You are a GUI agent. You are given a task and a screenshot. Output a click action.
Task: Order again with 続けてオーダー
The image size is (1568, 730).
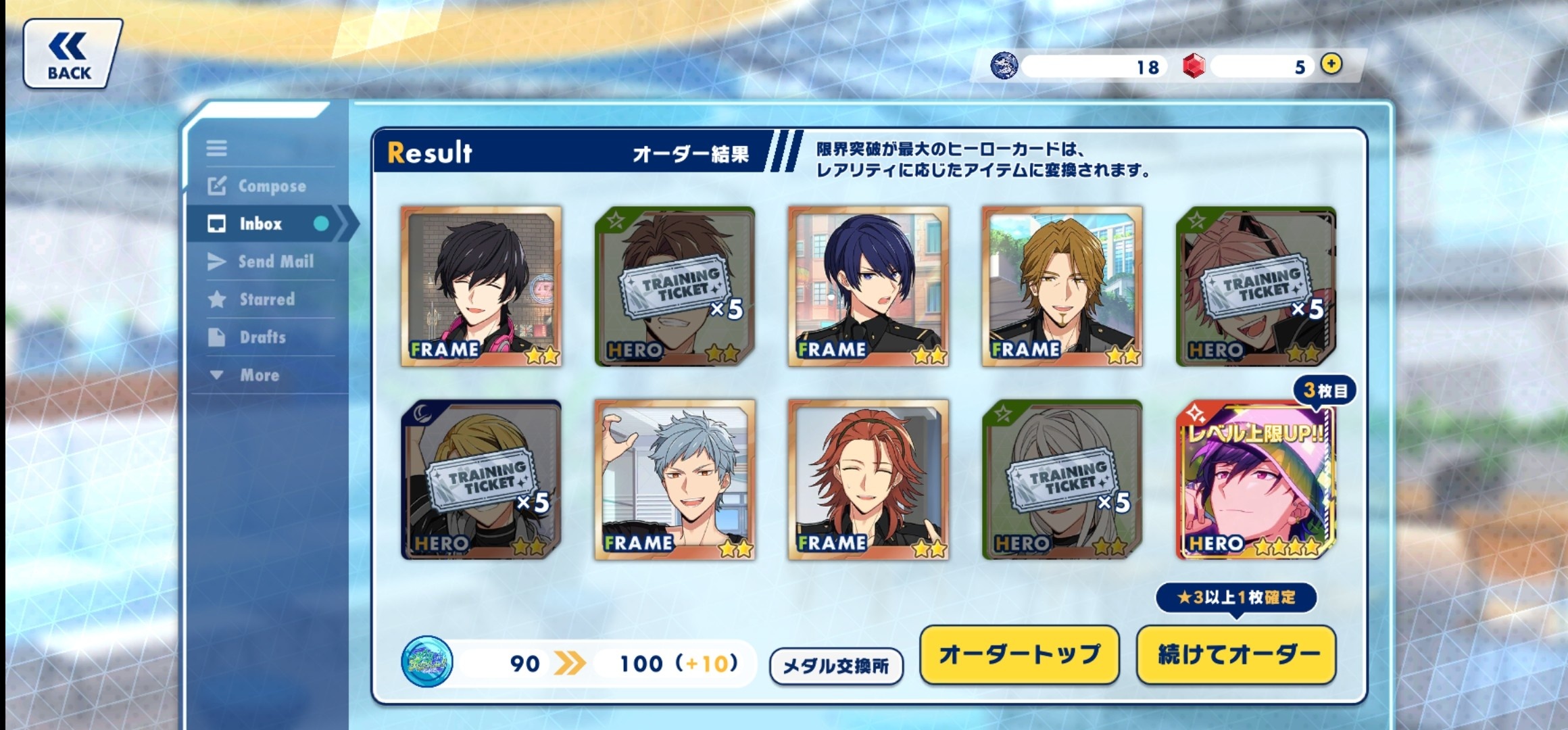click(1237, 654)
